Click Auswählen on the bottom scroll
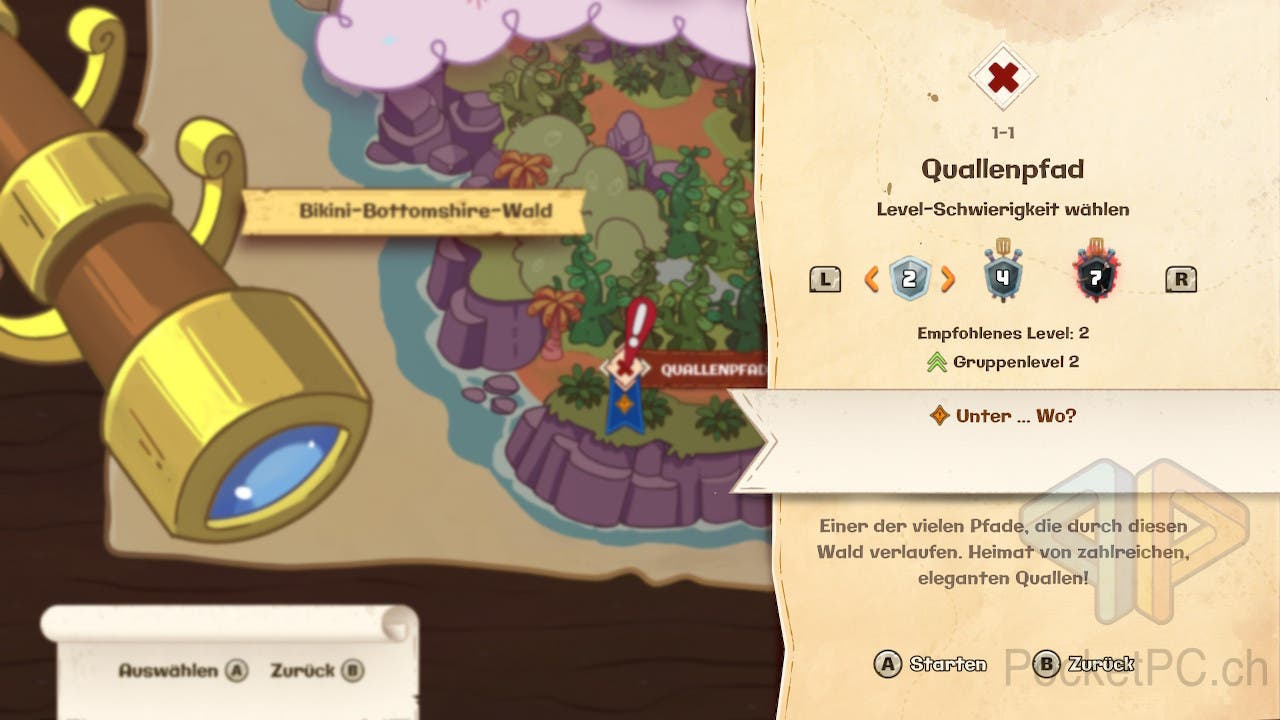The image size is (1280, 720). [182, 671]
